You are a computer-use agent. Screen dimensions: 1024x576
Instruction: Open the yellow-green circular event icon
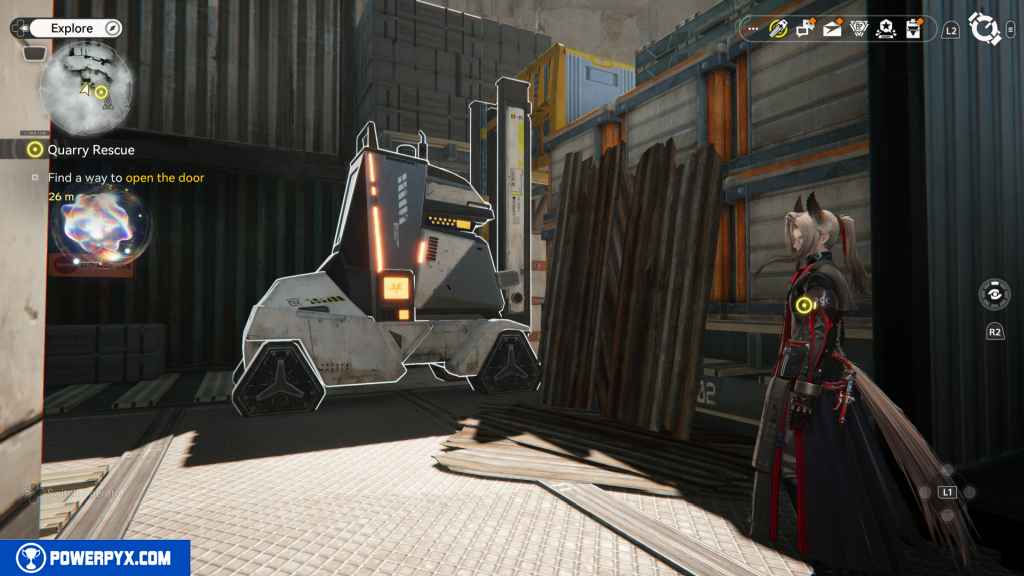point(778,29)
